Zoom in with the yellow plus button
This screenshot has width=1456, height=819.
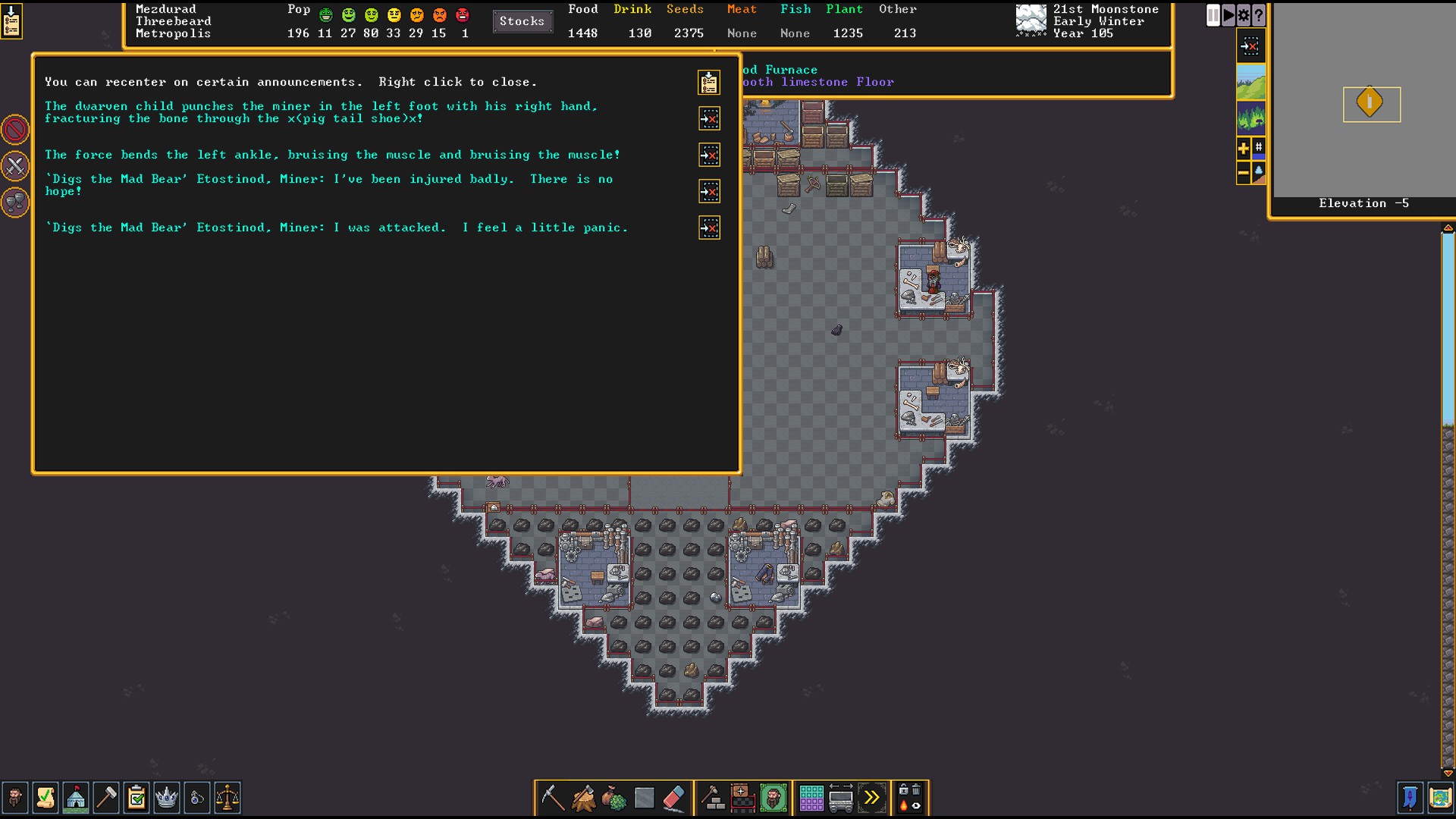pyautogui.click(x=1243, y=149)
